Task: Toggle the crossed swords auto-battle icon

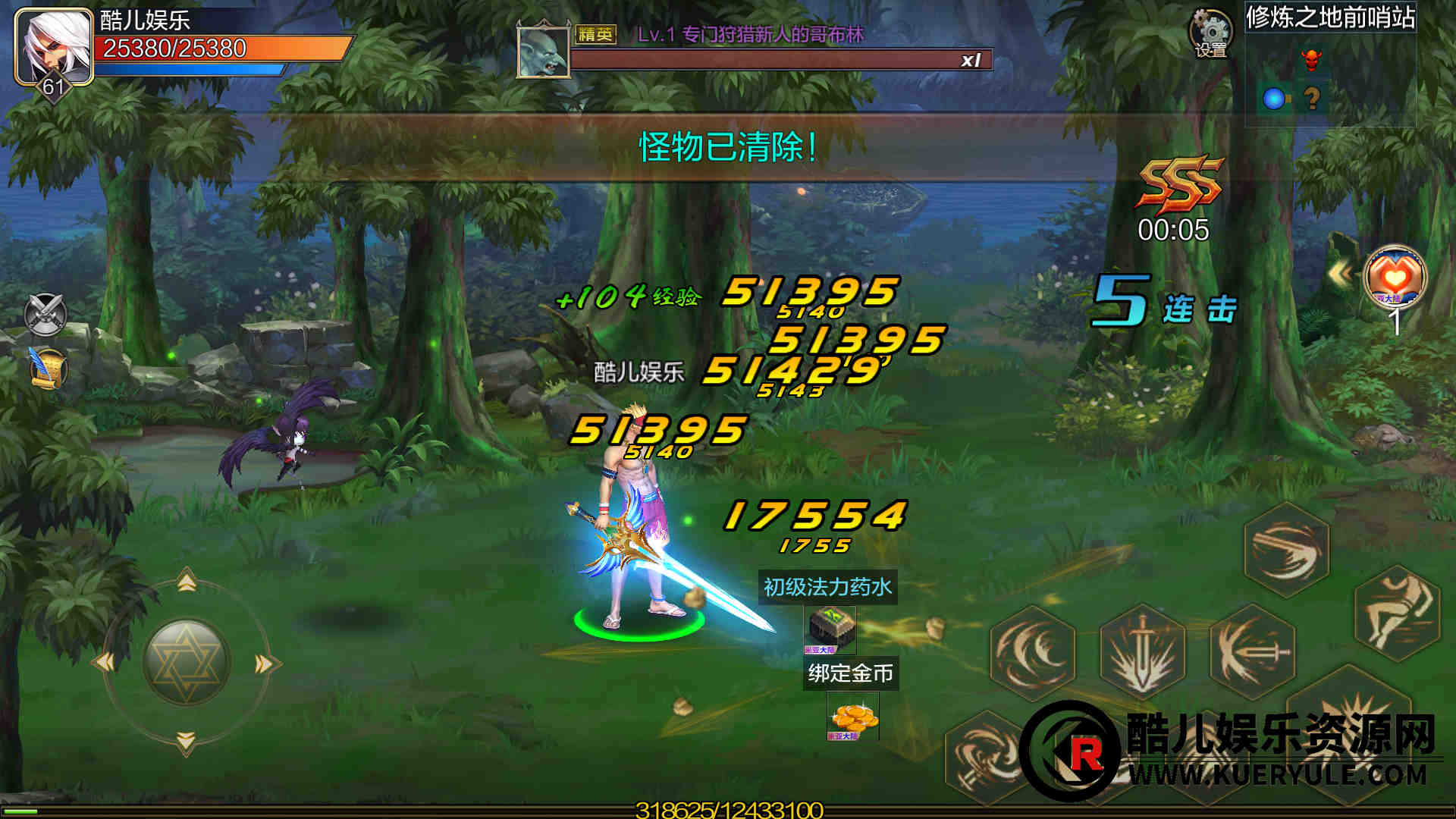Action: tap(45, 314)
